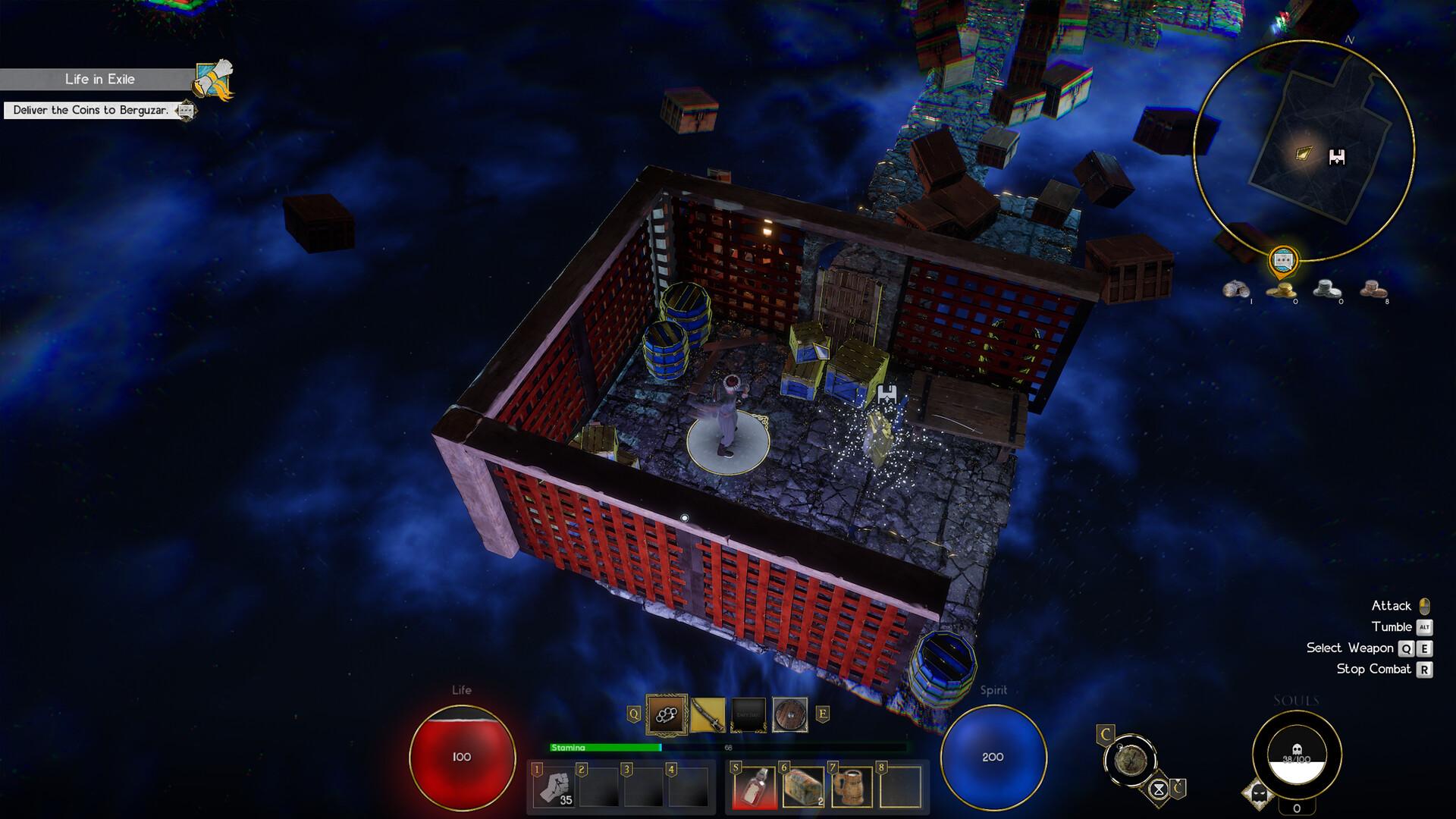Click the Life in Exile quest banner
Image resolution: width=1456 pixels, height=819 pixels.
(x=101, y=78)
